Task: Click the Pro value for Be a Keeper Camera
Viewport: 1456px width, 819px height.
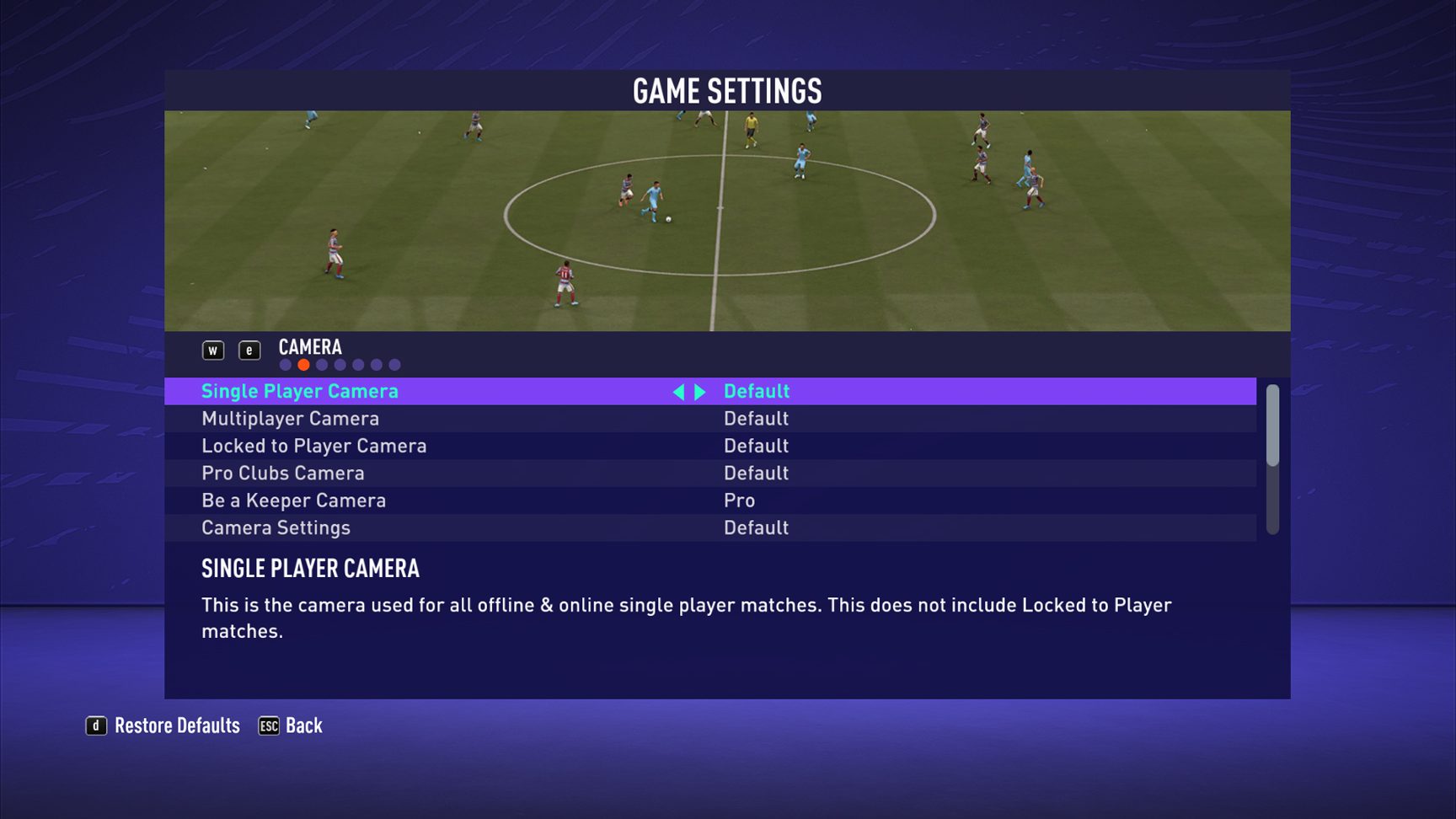Action: click(739, 500)
